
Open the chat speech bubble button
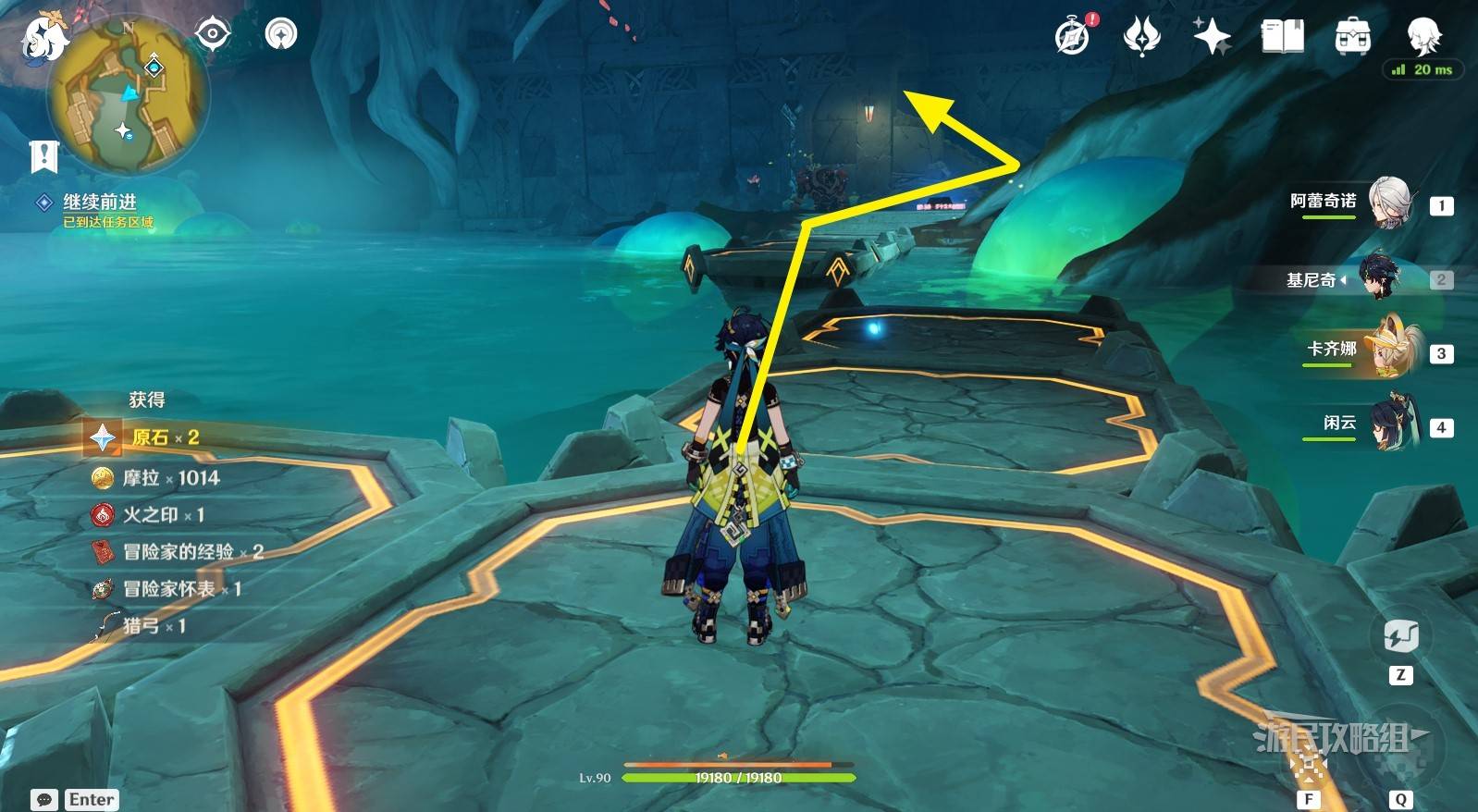point(44,799)
